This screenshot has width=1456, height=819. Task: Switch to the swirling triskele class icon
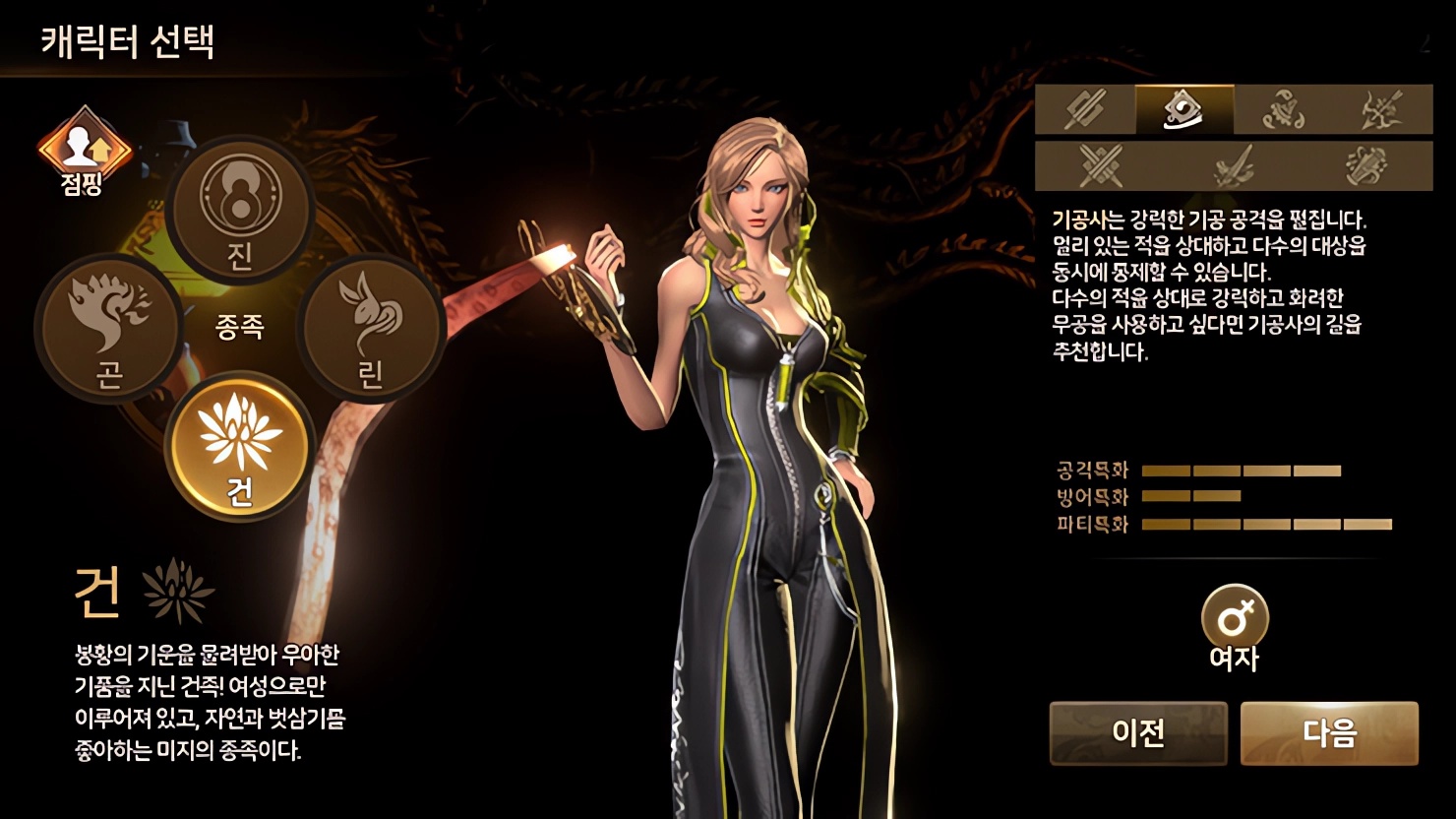point(1284,109)
